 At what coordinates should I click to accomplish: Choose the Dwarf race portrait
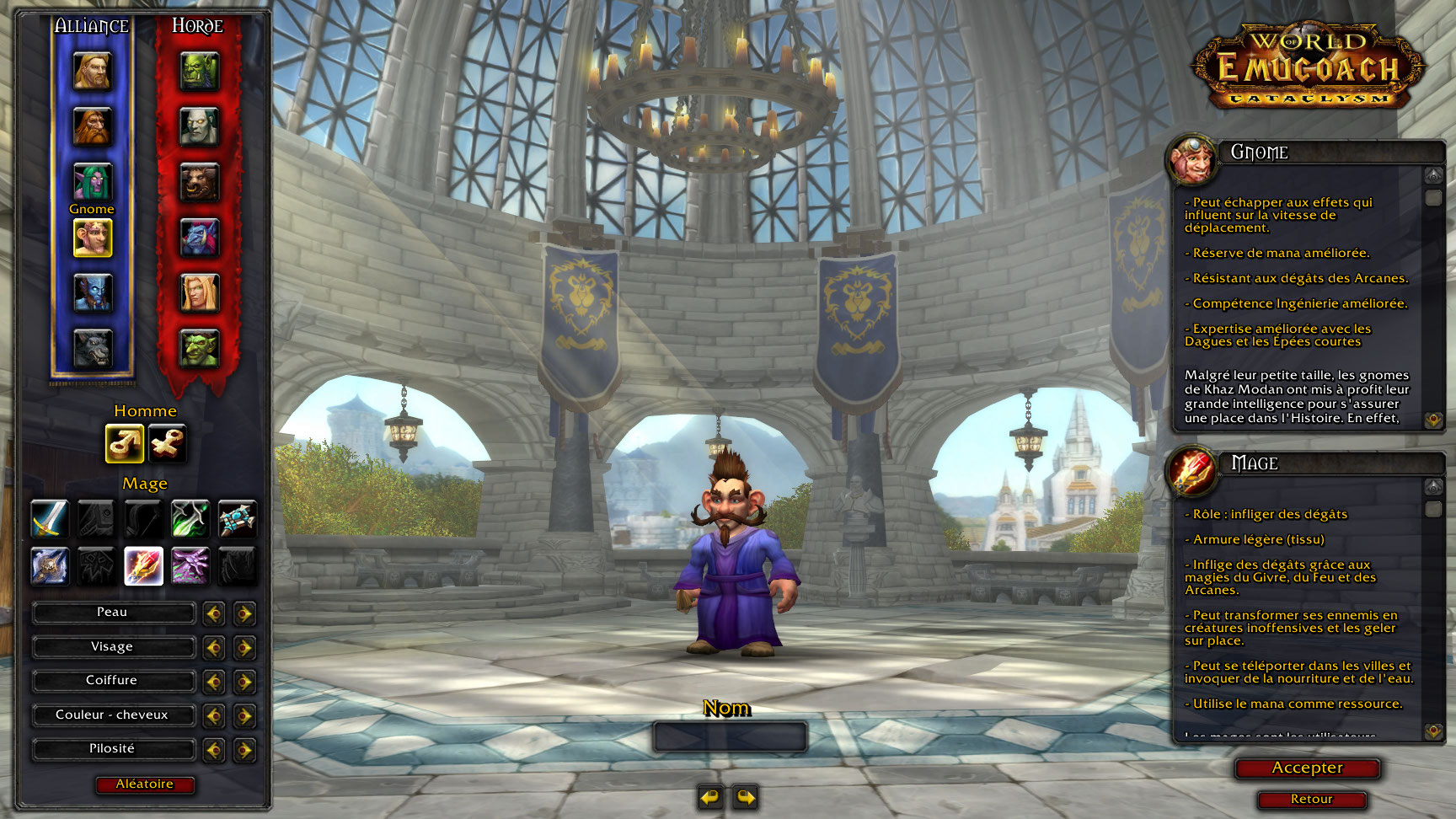click(x=92, y=127)
